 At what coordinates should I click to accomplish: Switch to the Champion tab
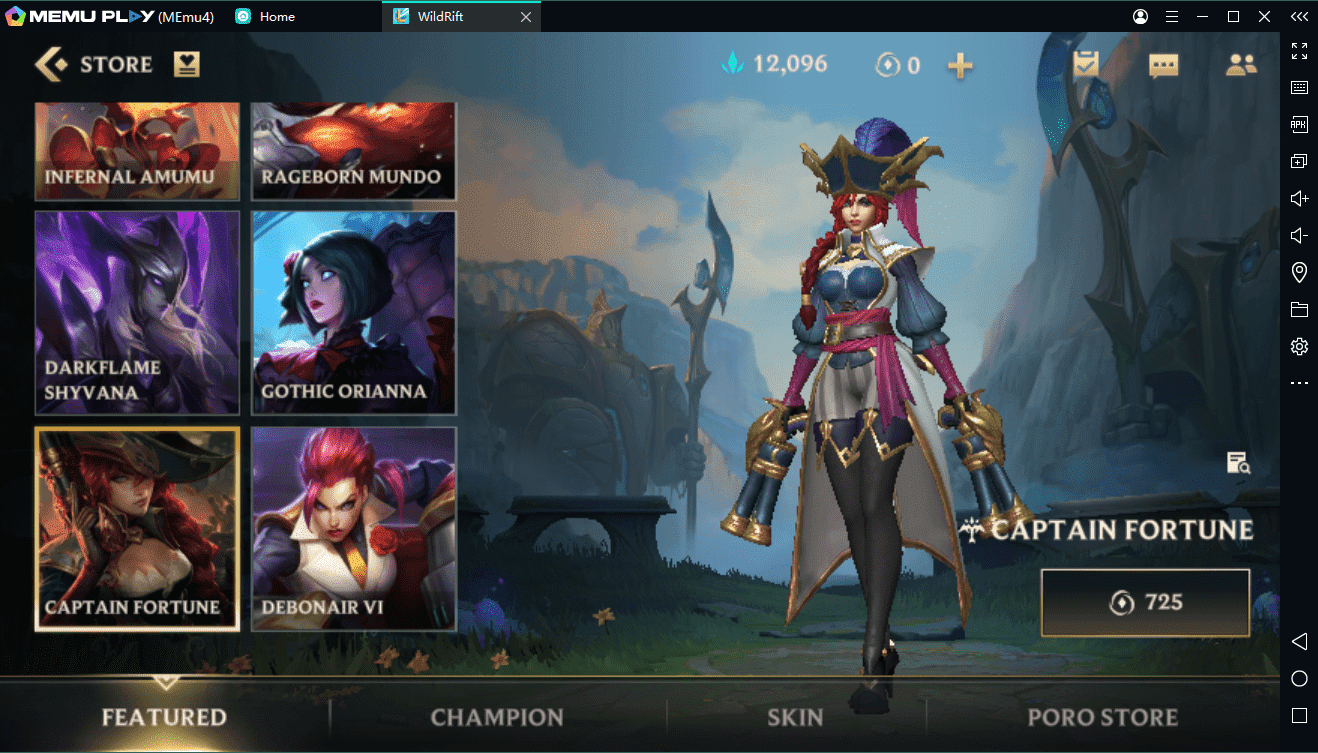click(497, 717)
